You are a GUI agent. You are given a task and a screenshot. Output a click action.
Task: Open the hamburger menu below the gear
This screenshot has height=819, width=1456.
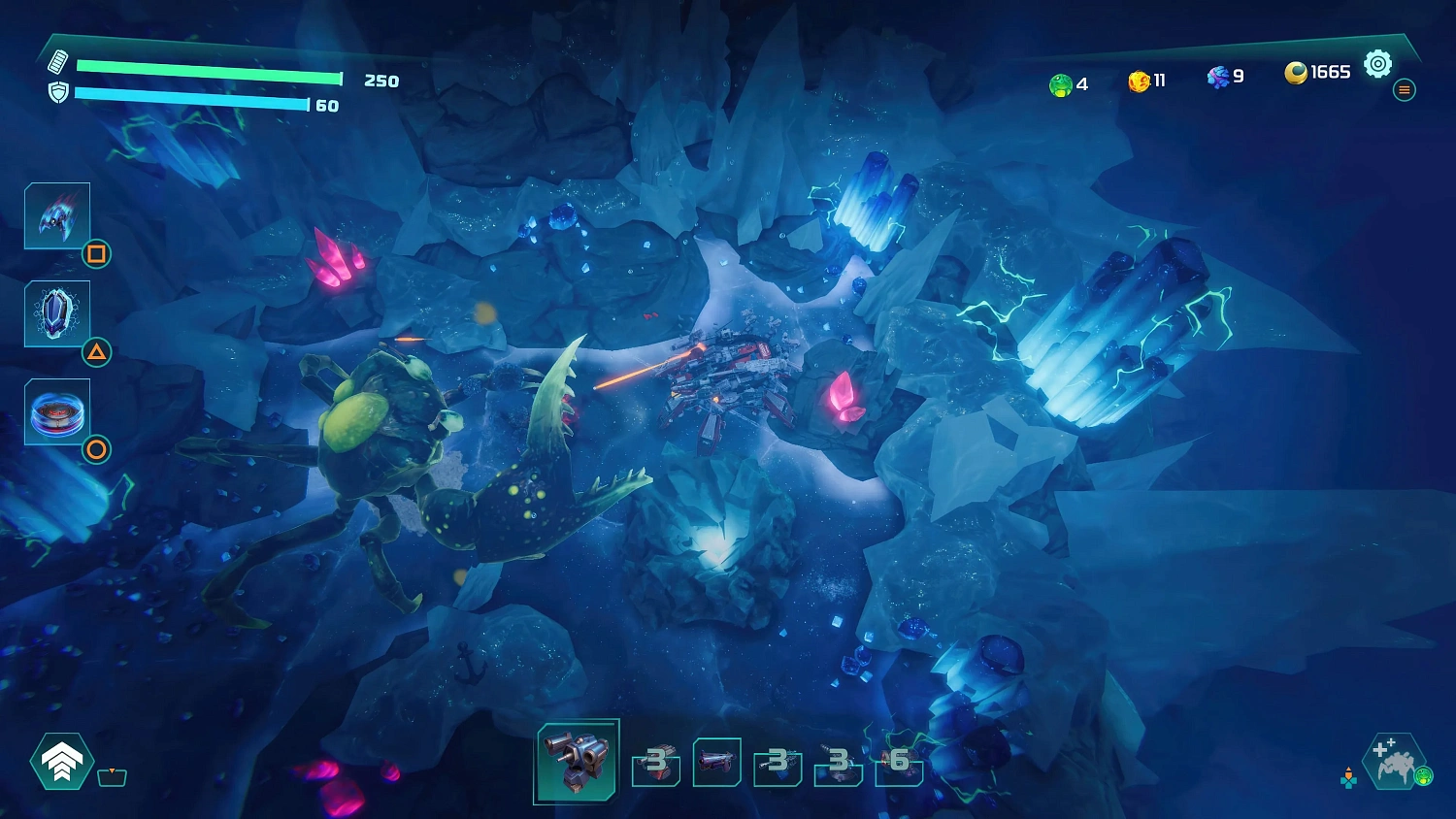[x=1405, y=90]
